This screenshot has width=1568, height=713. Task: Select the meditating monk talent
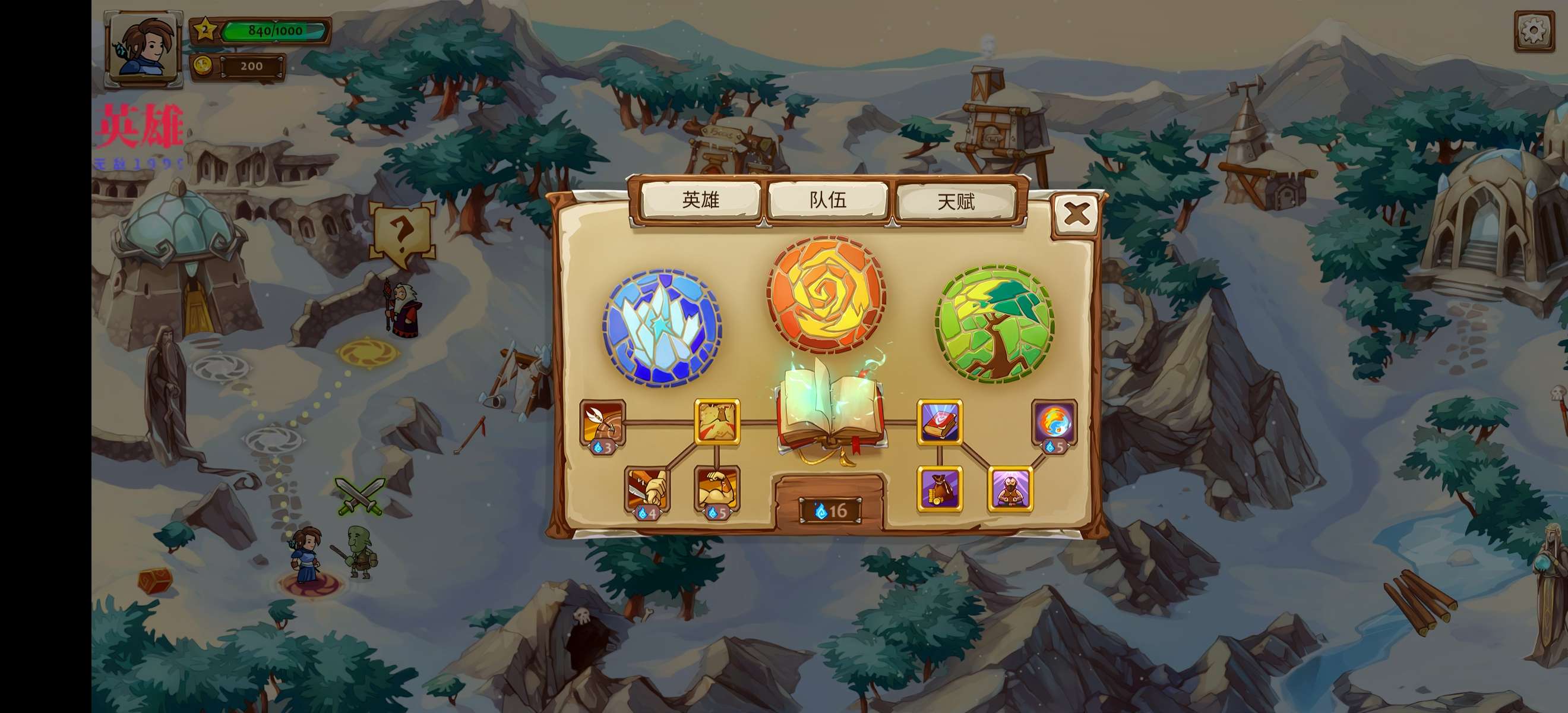tap(1010, 489)
